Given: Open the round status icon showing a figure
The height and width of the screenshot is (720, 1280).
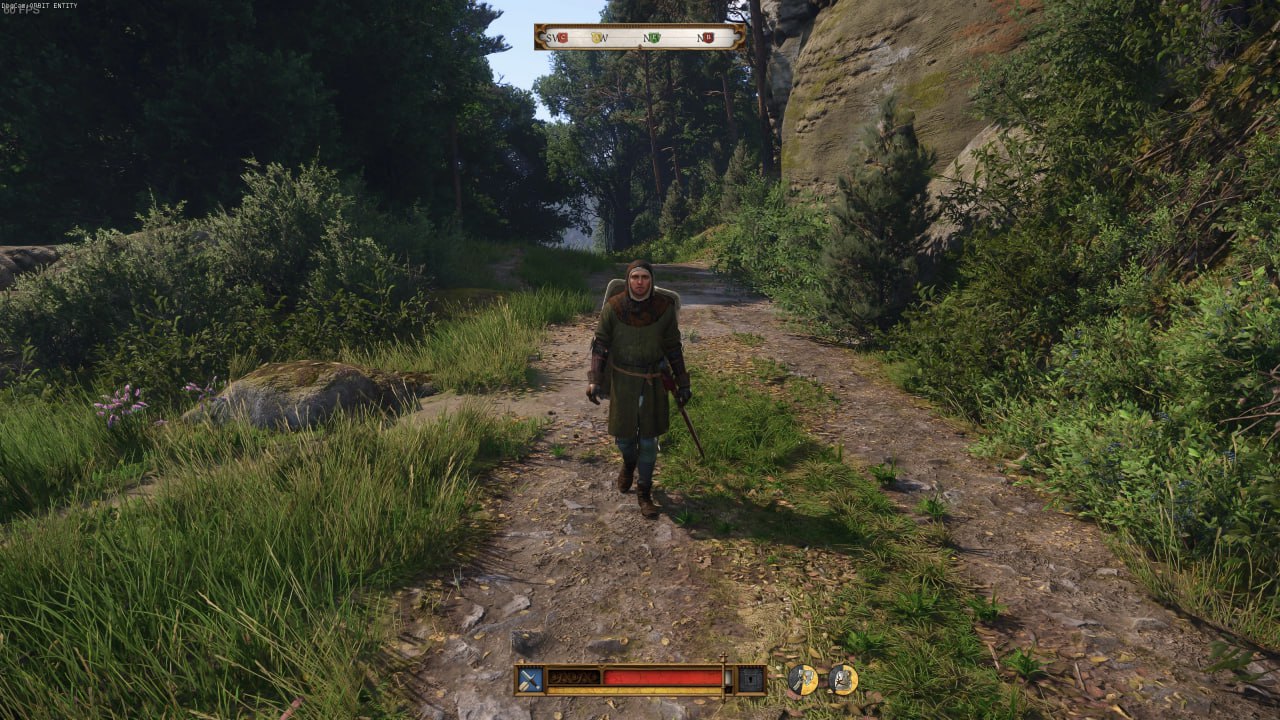Looking at the screenshot, I should pyautogui.click(x=843, y=680).
